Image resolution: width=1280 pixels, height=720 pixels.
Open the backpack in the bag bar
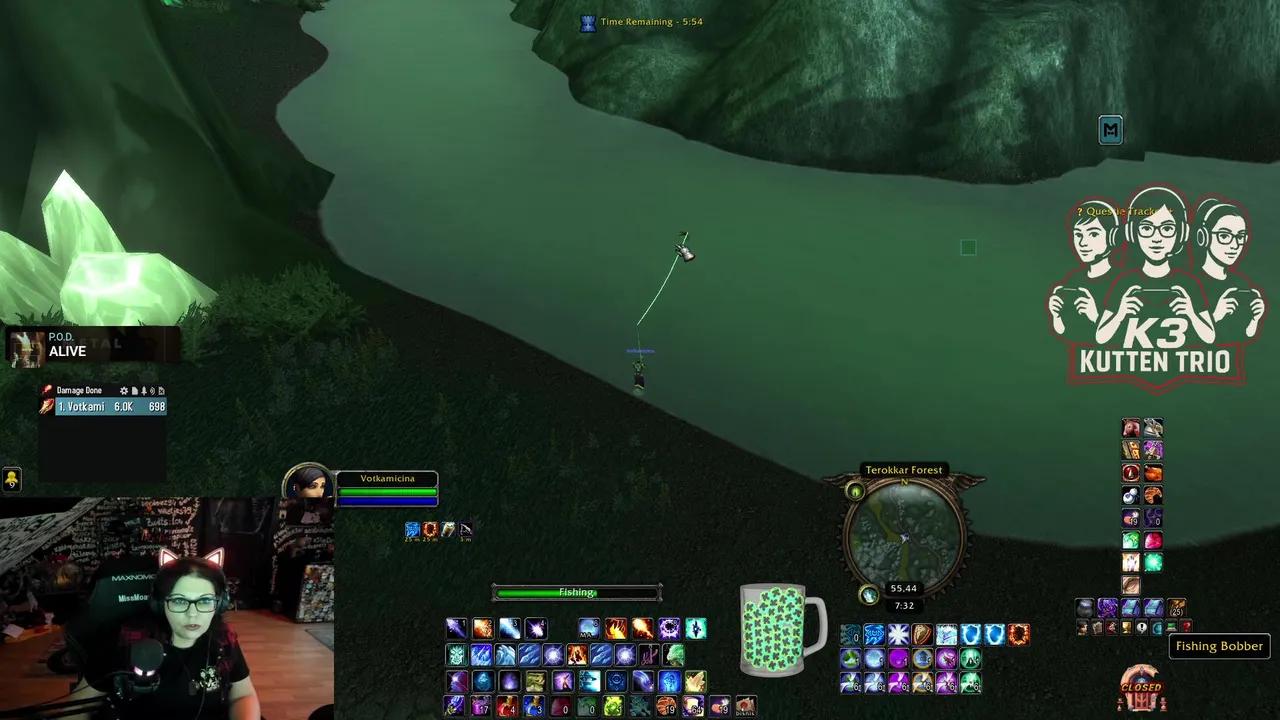1084,606
